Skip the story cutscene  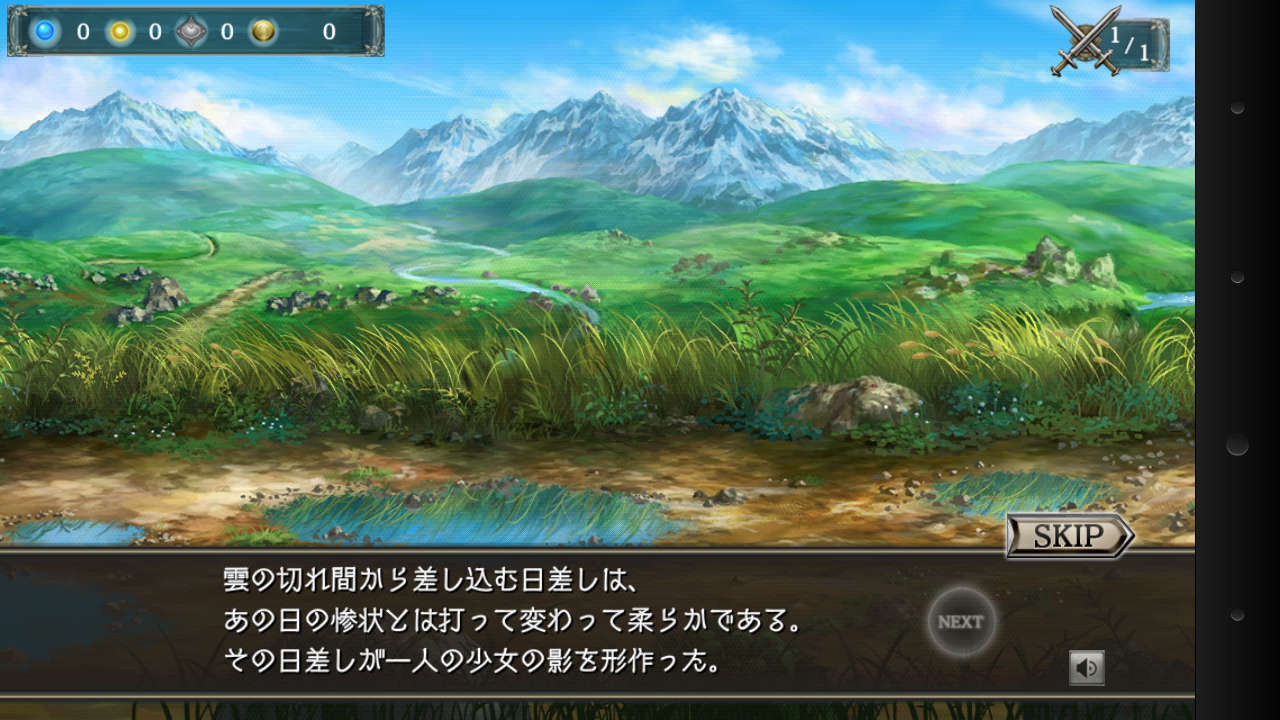click(1068, 536)
